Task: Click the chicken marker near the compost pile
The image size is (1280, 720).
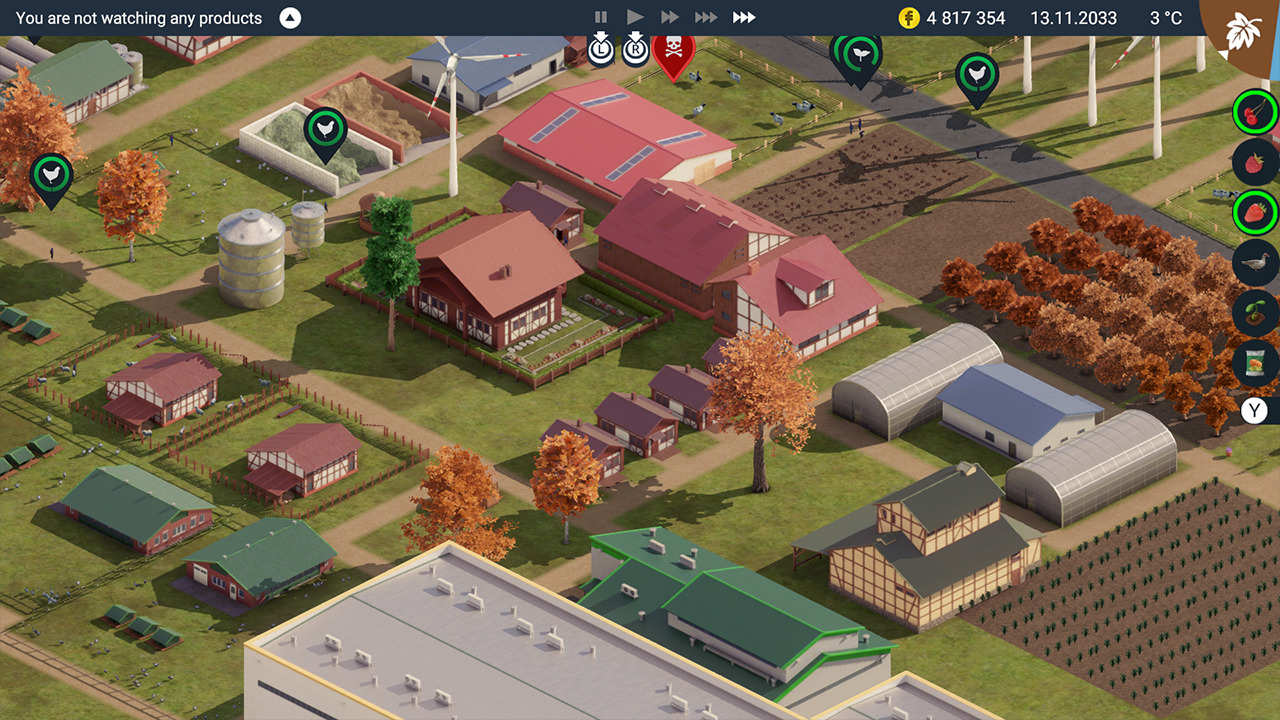Action: [328, 127]
